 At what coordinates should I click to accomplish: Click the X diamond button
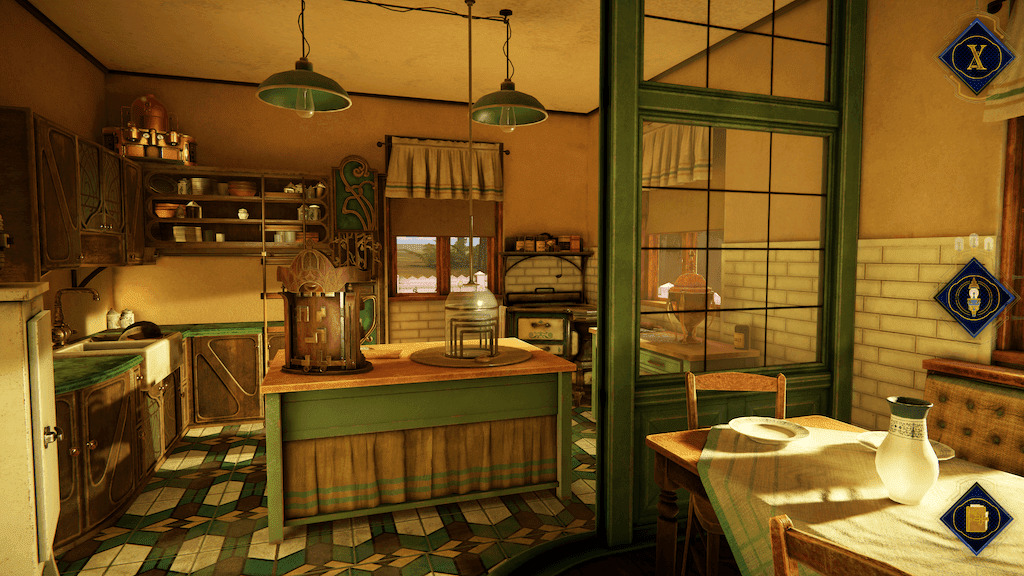[x=975, y=56]
